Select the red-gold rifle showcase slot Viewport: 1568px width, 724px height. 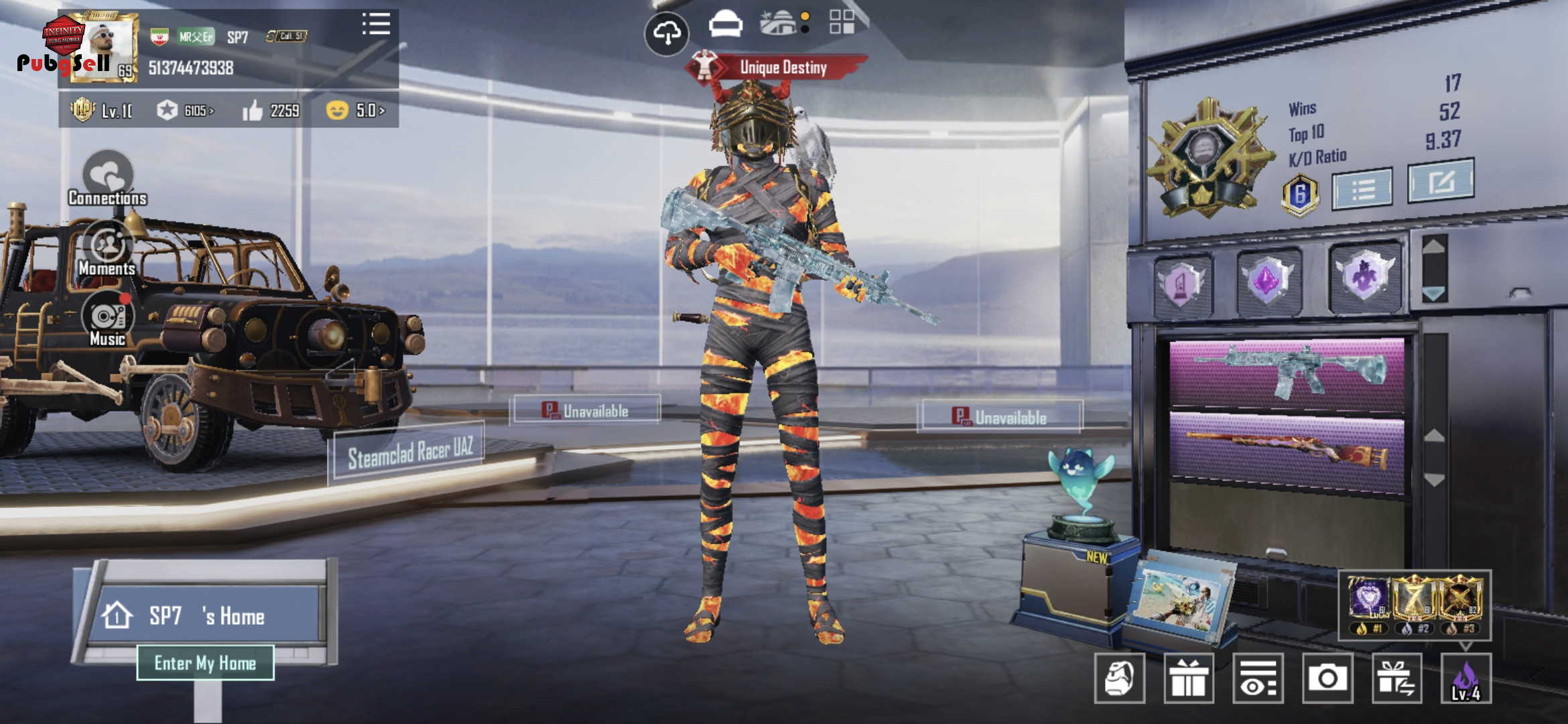pyautogui.click(x=1287, y=453)
